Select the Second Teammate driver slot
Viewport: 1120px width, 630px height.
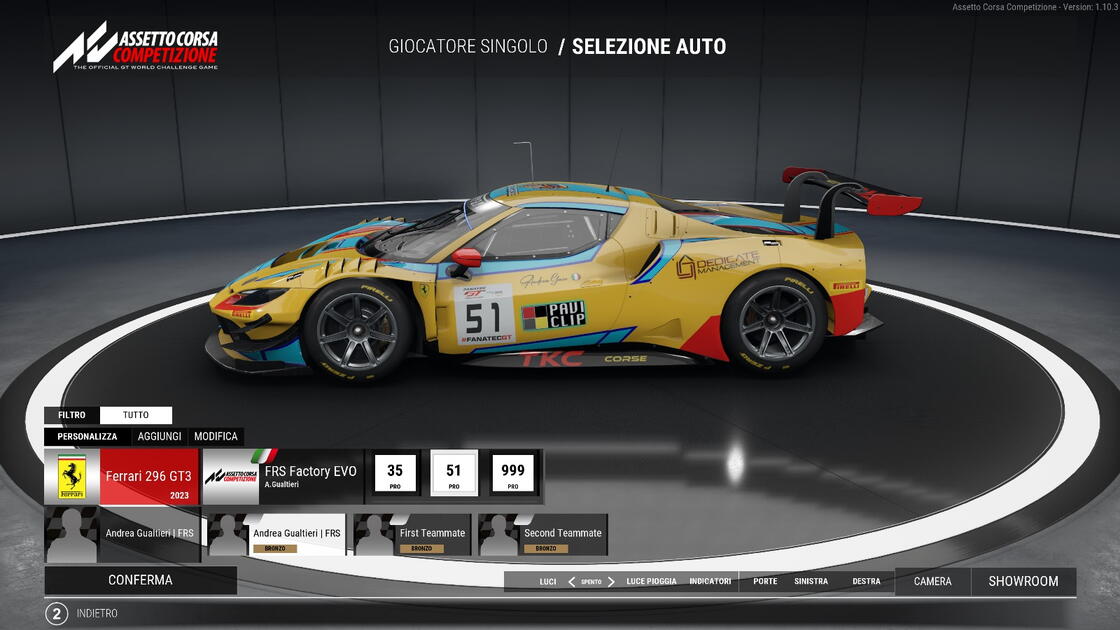543,535
